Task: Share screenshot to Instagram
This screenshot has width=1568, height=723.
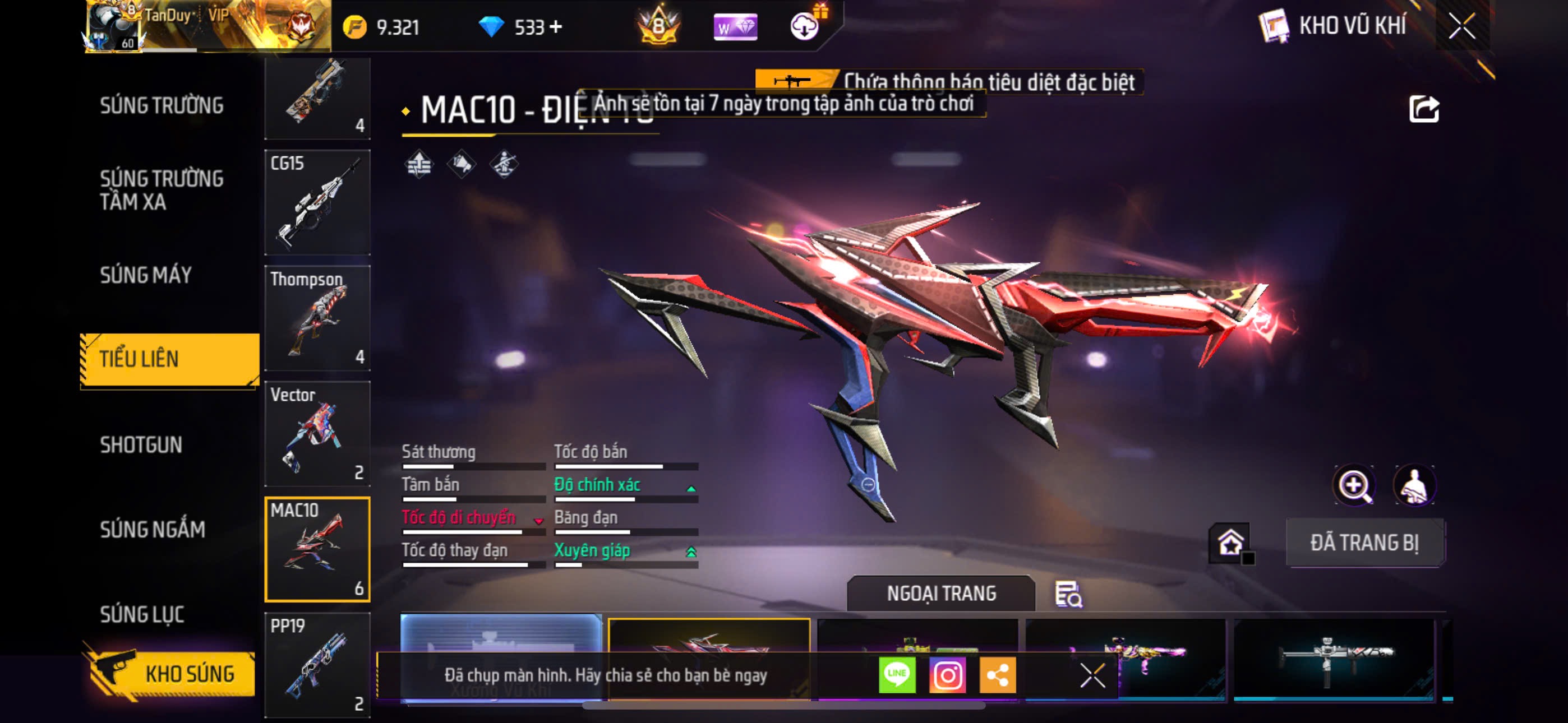Action: click(x=947, y=675)
